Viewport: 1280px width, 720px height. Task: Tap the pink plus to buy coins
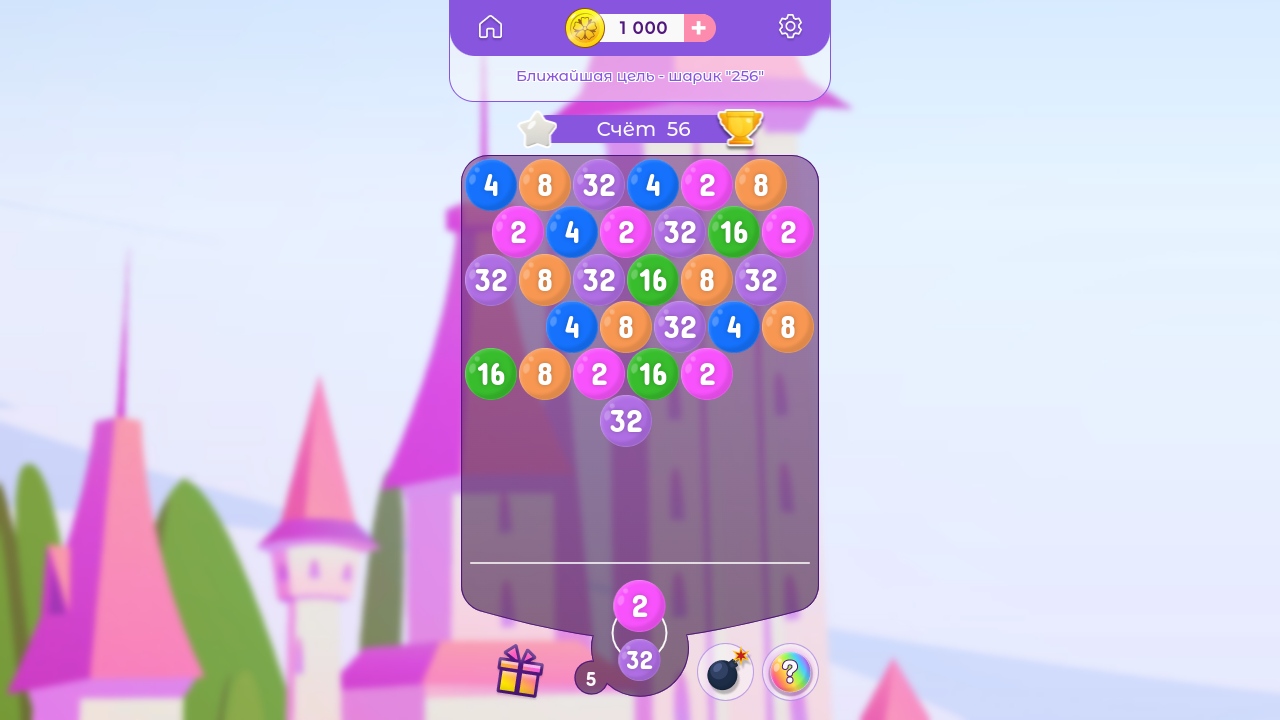point(698,28)
